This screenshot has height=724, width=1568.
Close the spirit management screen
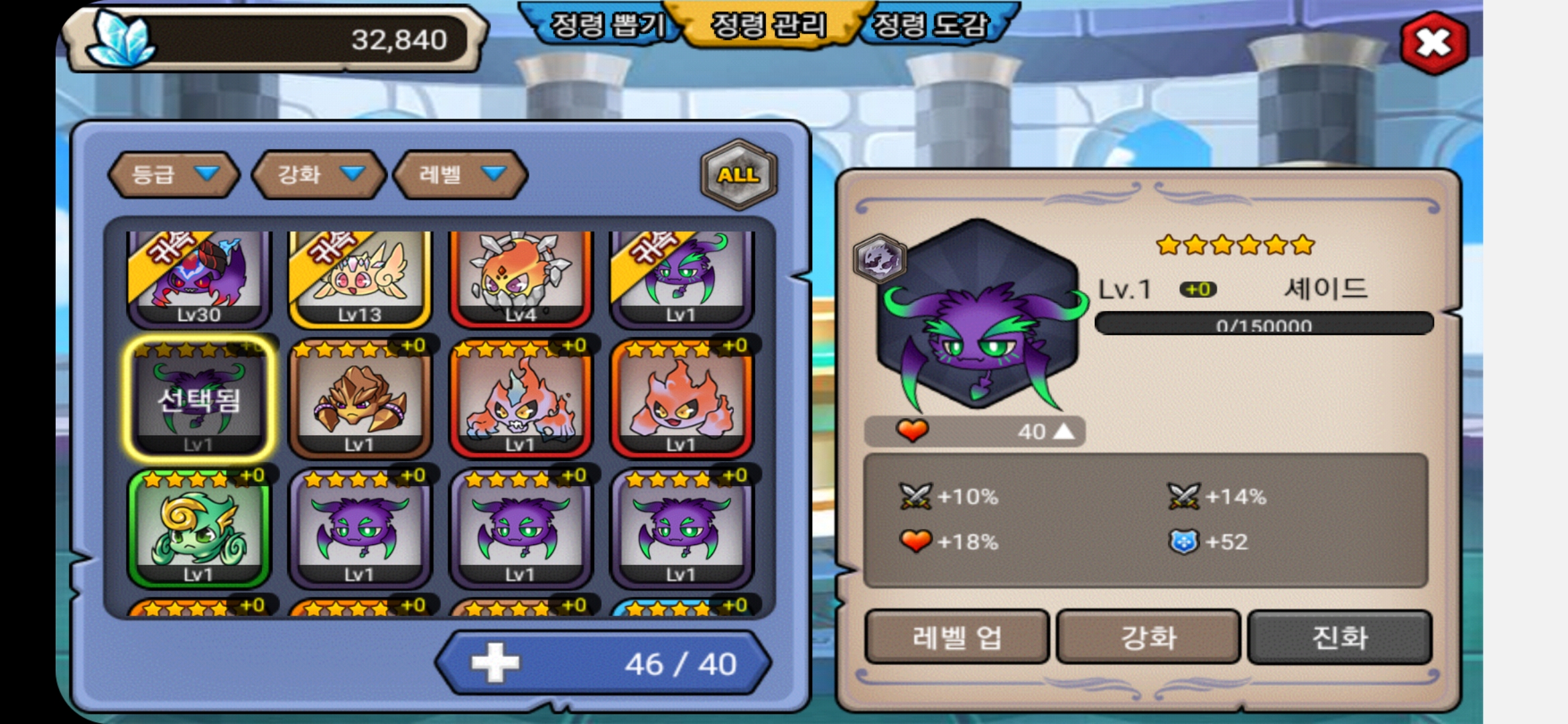pyautogui.click(x=1434, y=43)
